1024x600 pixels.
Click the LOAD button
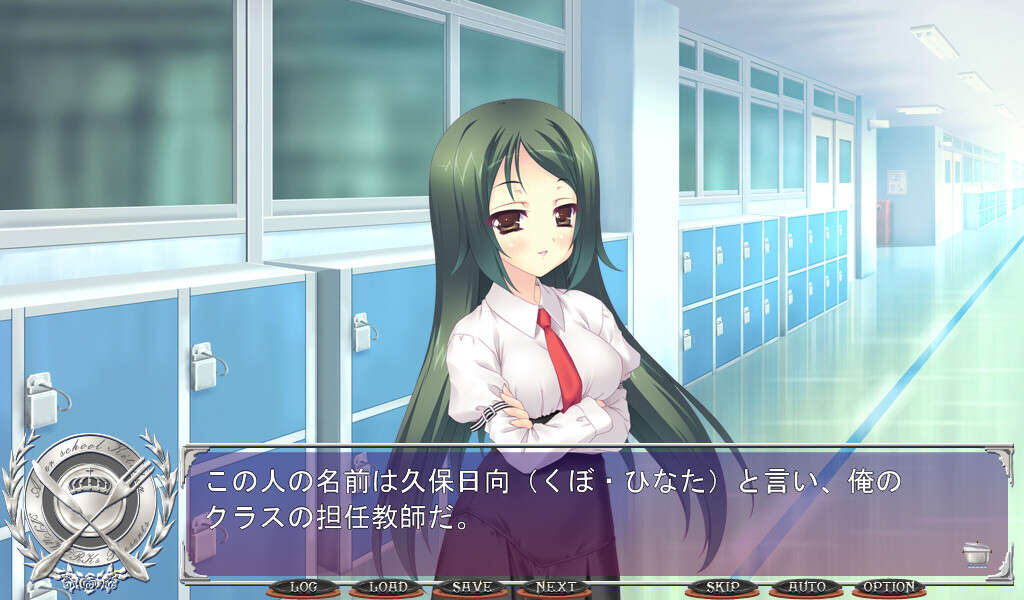[x=388, y=587]
